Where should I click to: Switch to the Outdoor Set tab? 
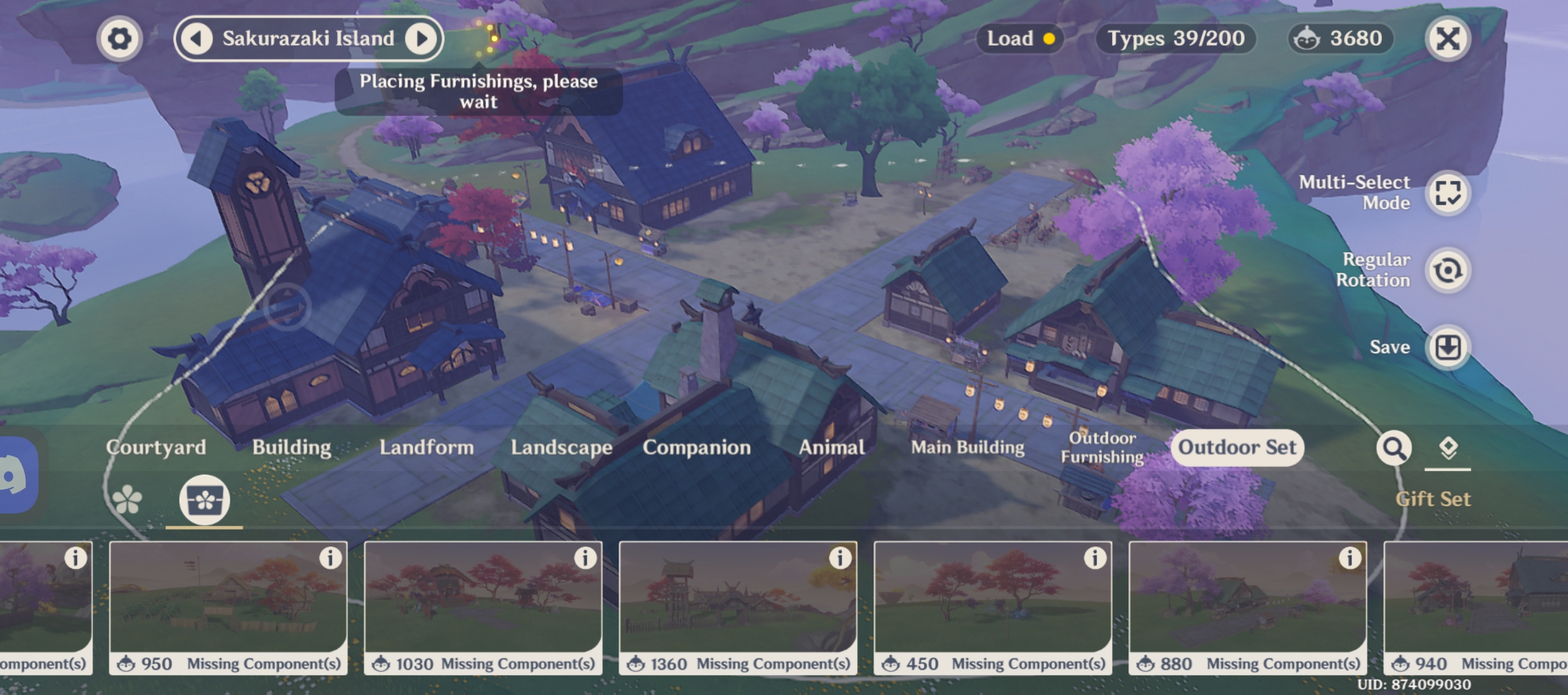tap(1237, 448)
